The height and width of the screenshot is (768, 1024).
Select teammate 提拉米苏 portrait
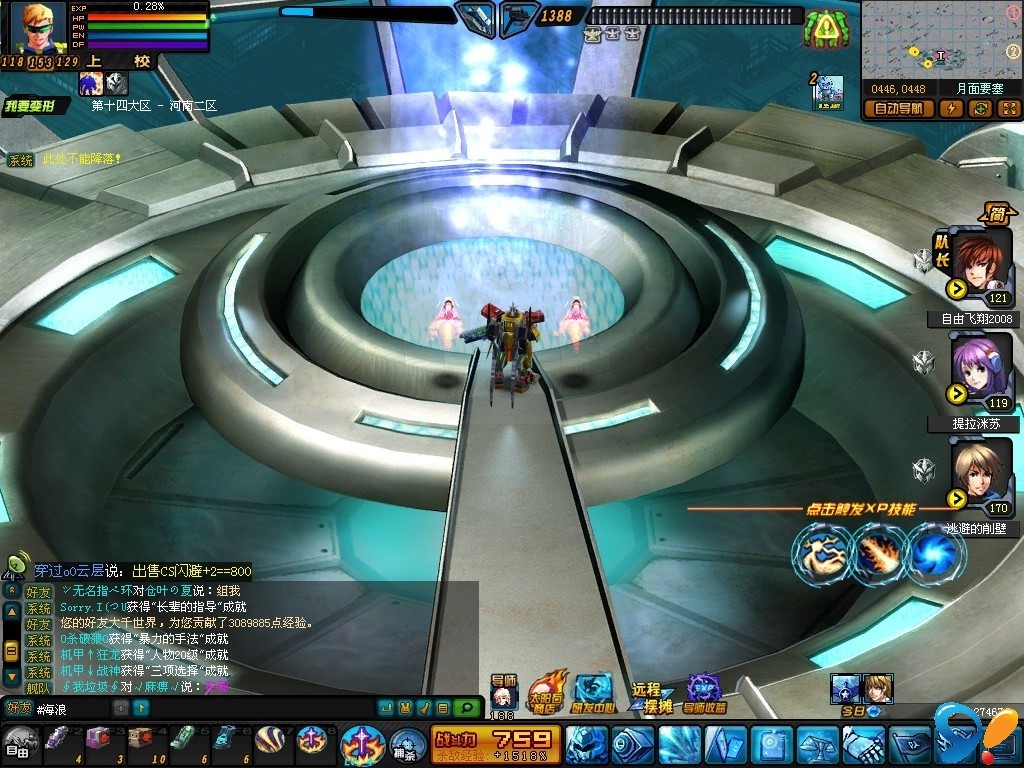coord(981,370)
